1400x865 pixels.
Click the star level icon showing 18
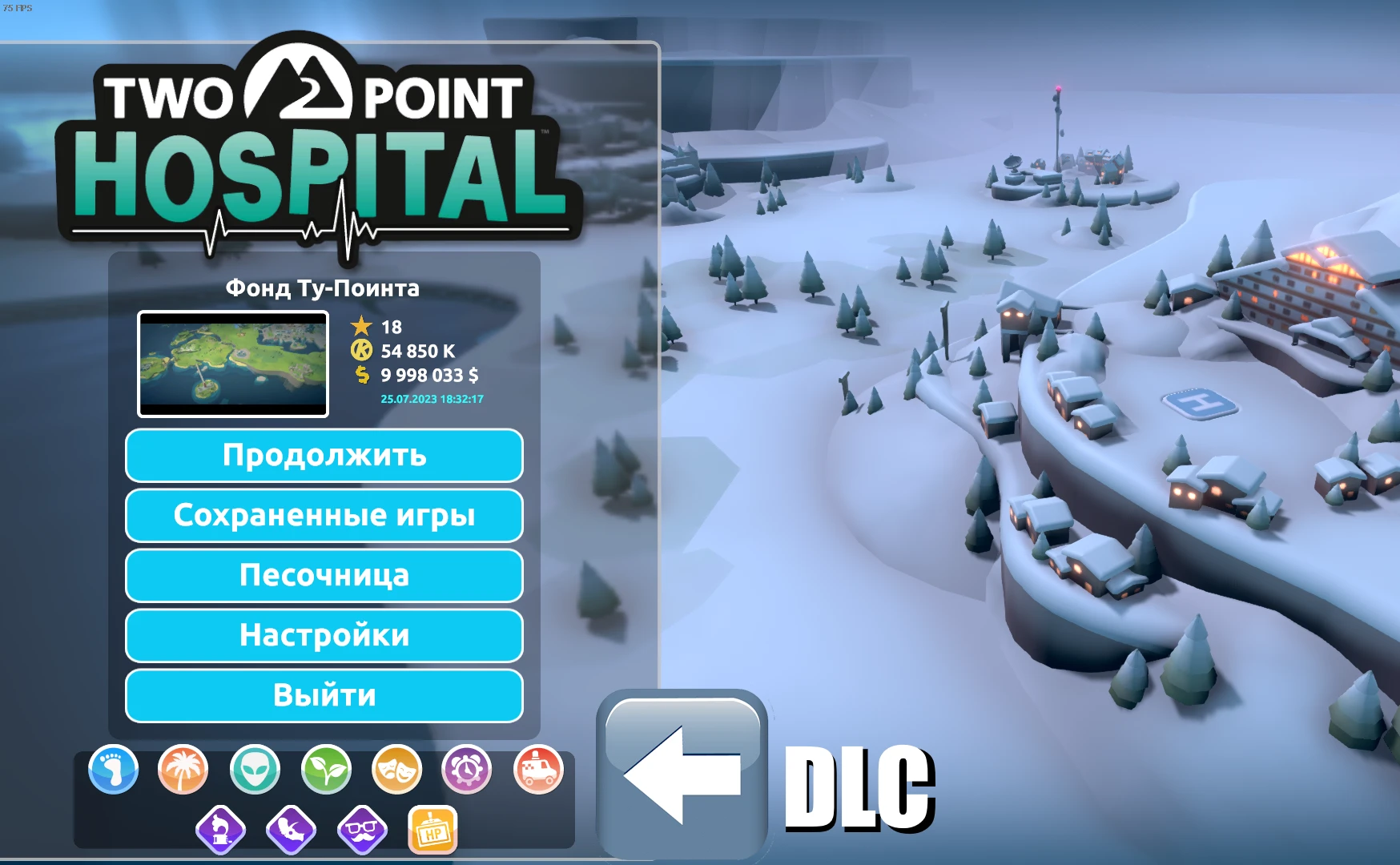[362, 326]
